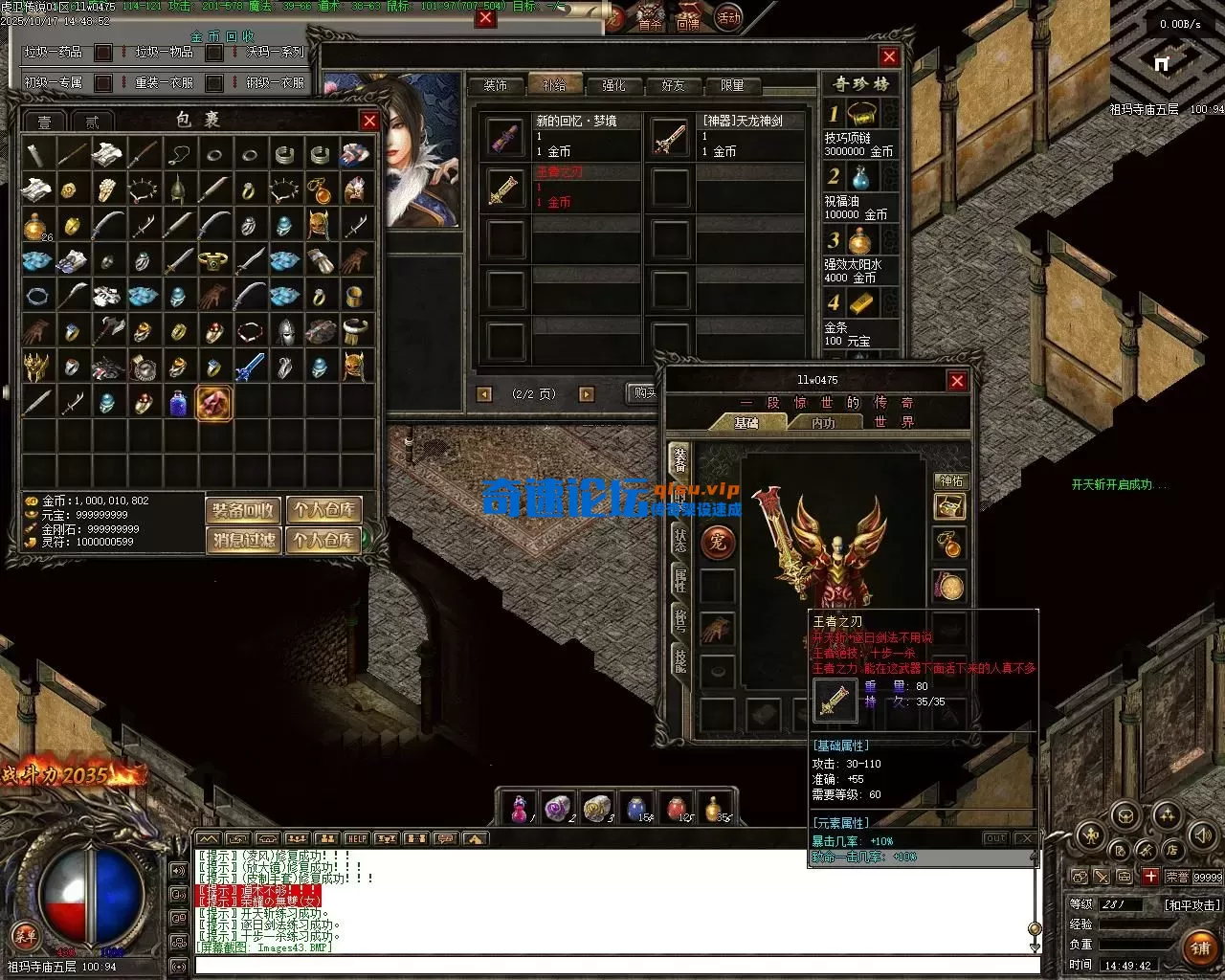The width and height of the screenshot is (1225, 980).
Task: Open the 强化 shop tab
Action: click(x=613, y=85)
